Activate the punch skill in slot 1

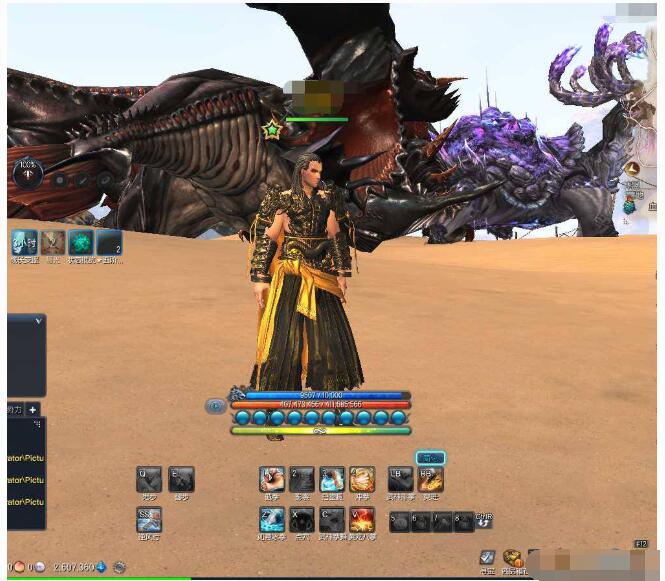tap(272, 480)
